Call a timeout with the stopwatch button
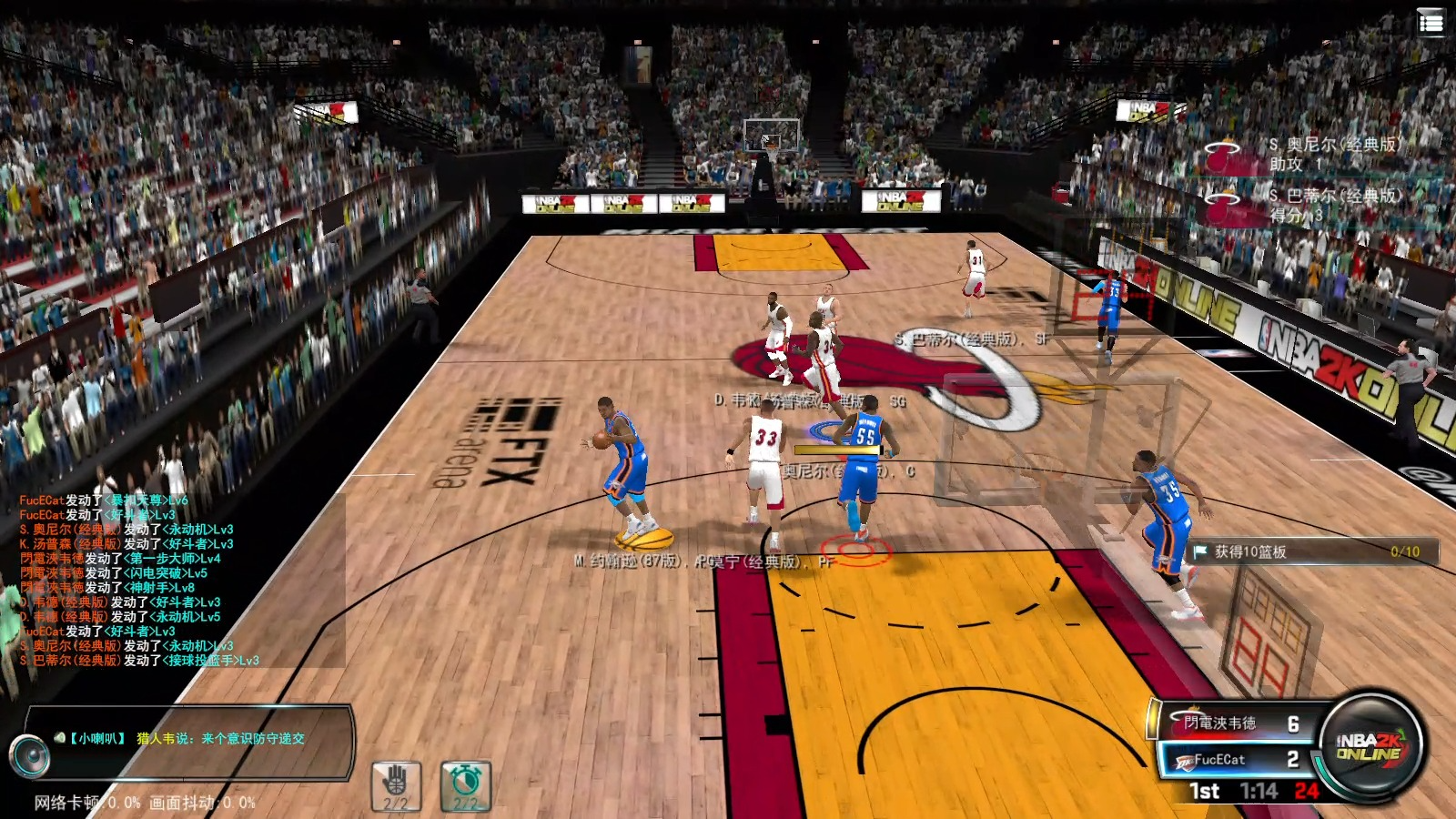This screenshot has height=819, width=1456. coord(466,785)
